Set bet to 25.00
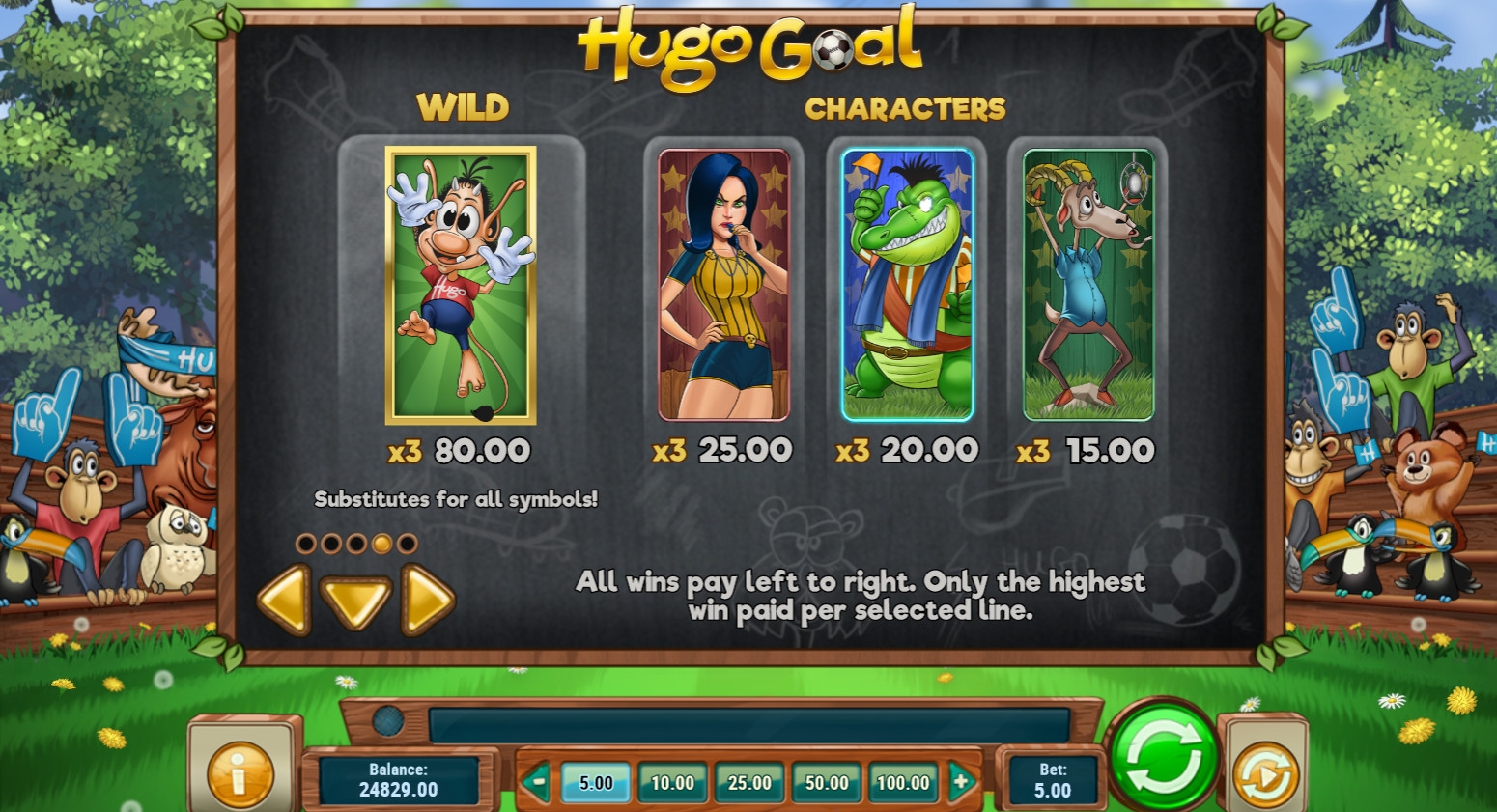The height and width of the screenshot is (812, 1497). click(x=749, y=783)
